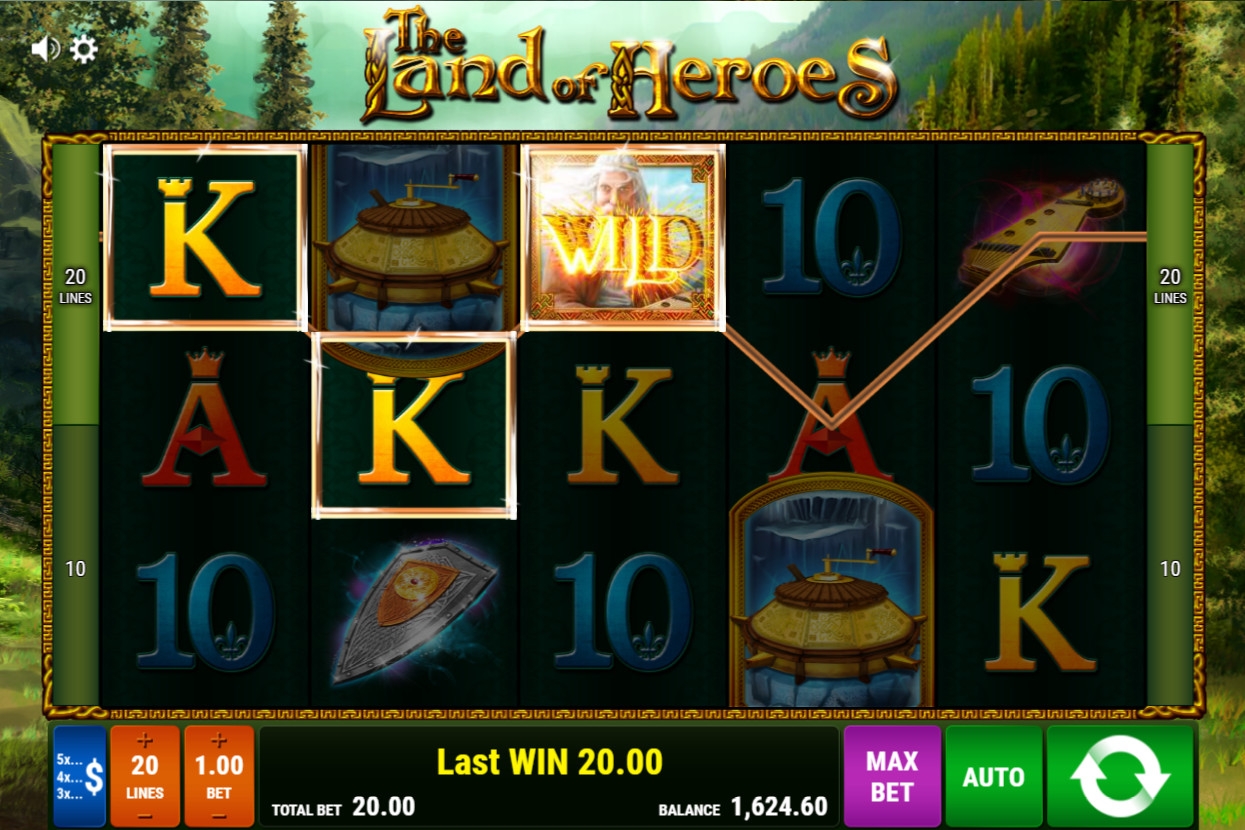Decrease lines with the minus below LINES
Screen dimensions: 1245x830
click(x=145, y=815)
